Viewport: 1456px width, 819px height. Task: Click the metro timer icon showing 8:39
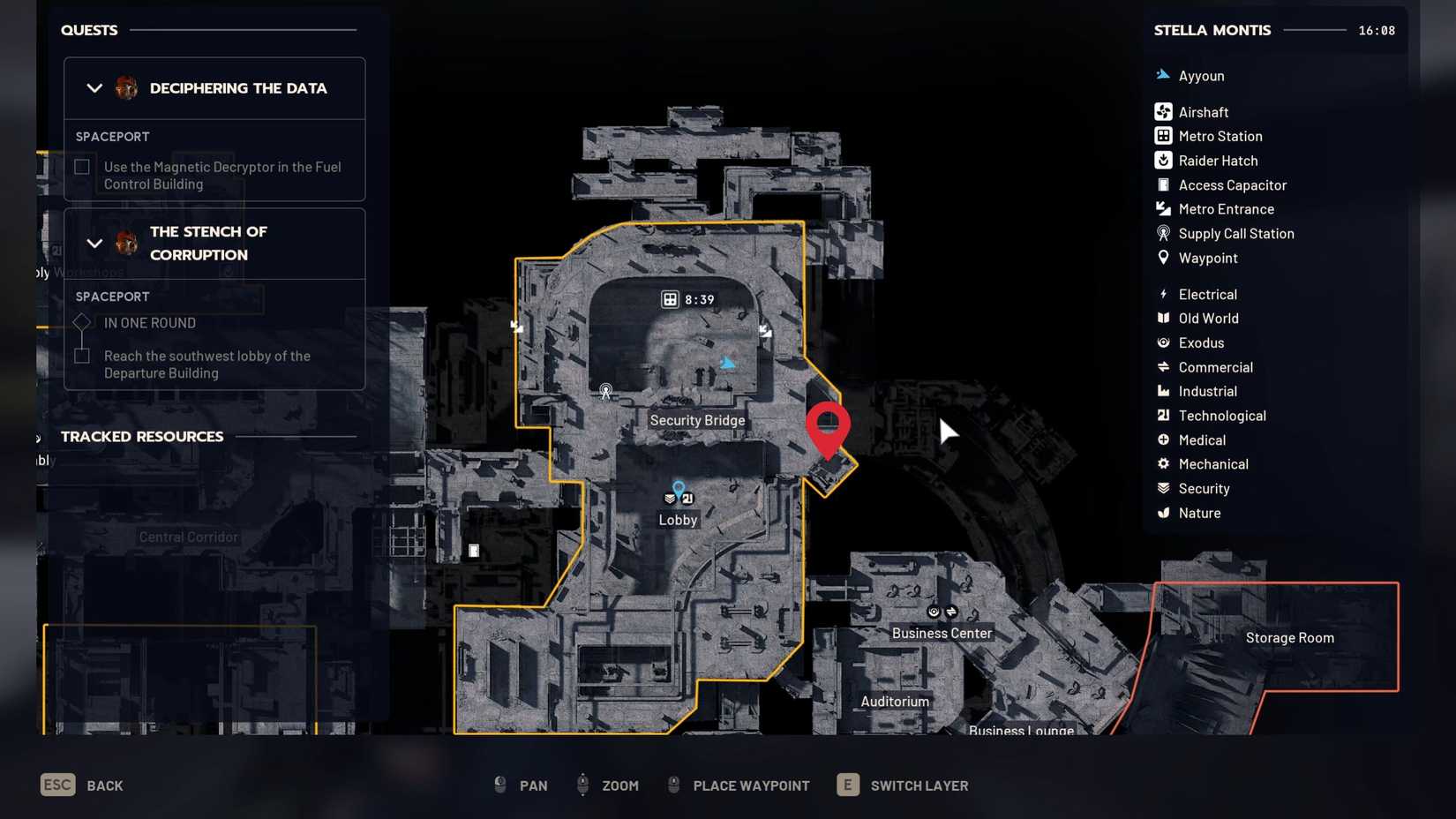(669, 298)
